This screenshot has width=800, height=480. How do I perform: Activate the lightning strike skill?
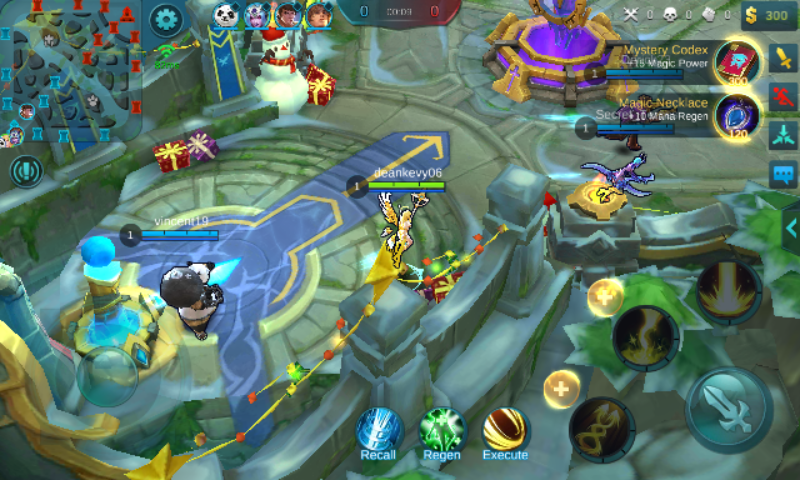646,338
